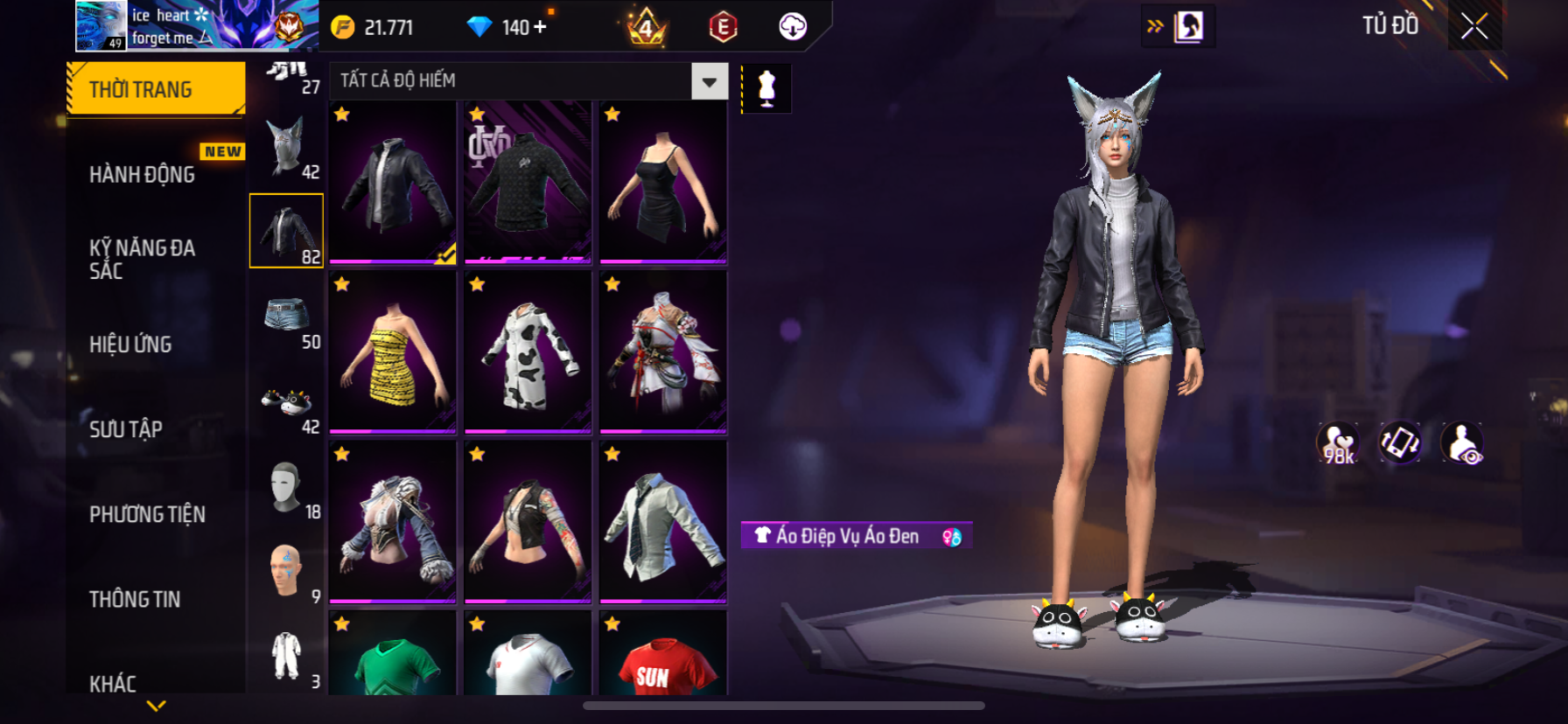The image size is (1568, 724).
Task: Open the Phương Tiện section
Action: click(147, 514)
